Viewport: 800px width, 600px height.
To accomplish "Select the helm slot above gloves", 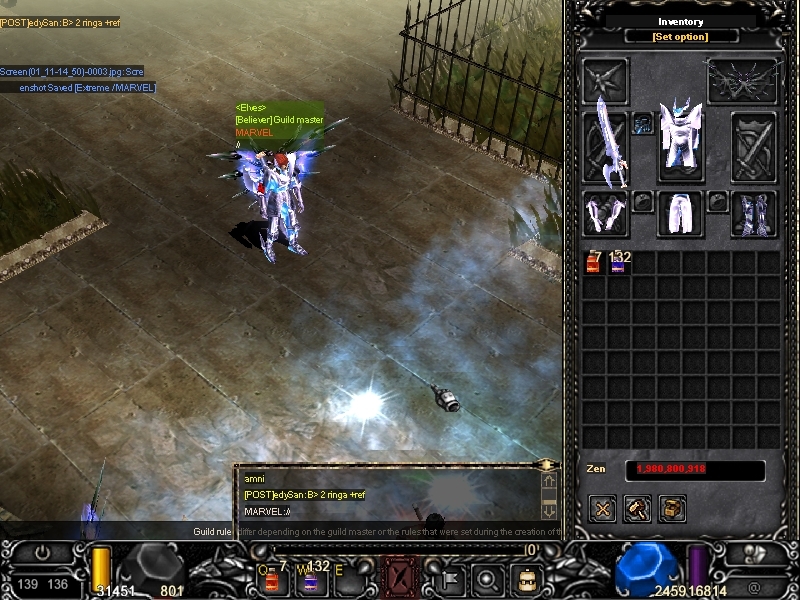I will click(606, 81).
